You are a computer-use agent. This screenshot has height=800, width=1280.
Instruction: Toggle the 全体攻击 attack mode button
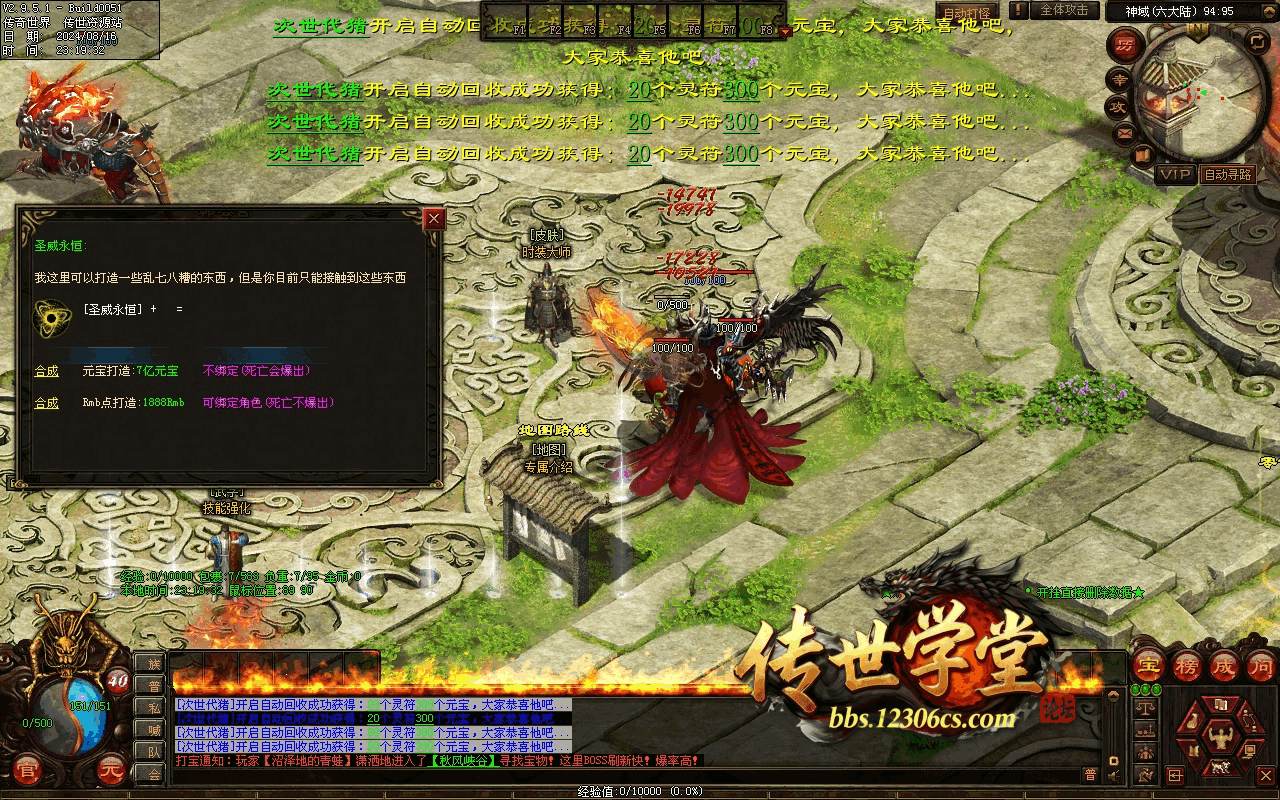1064,10
